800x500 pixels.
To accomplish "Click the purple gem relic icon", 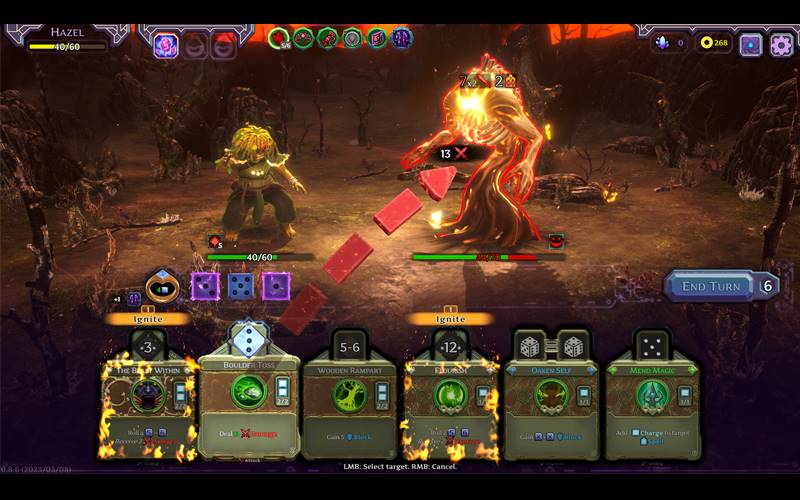I will point(165,45).
